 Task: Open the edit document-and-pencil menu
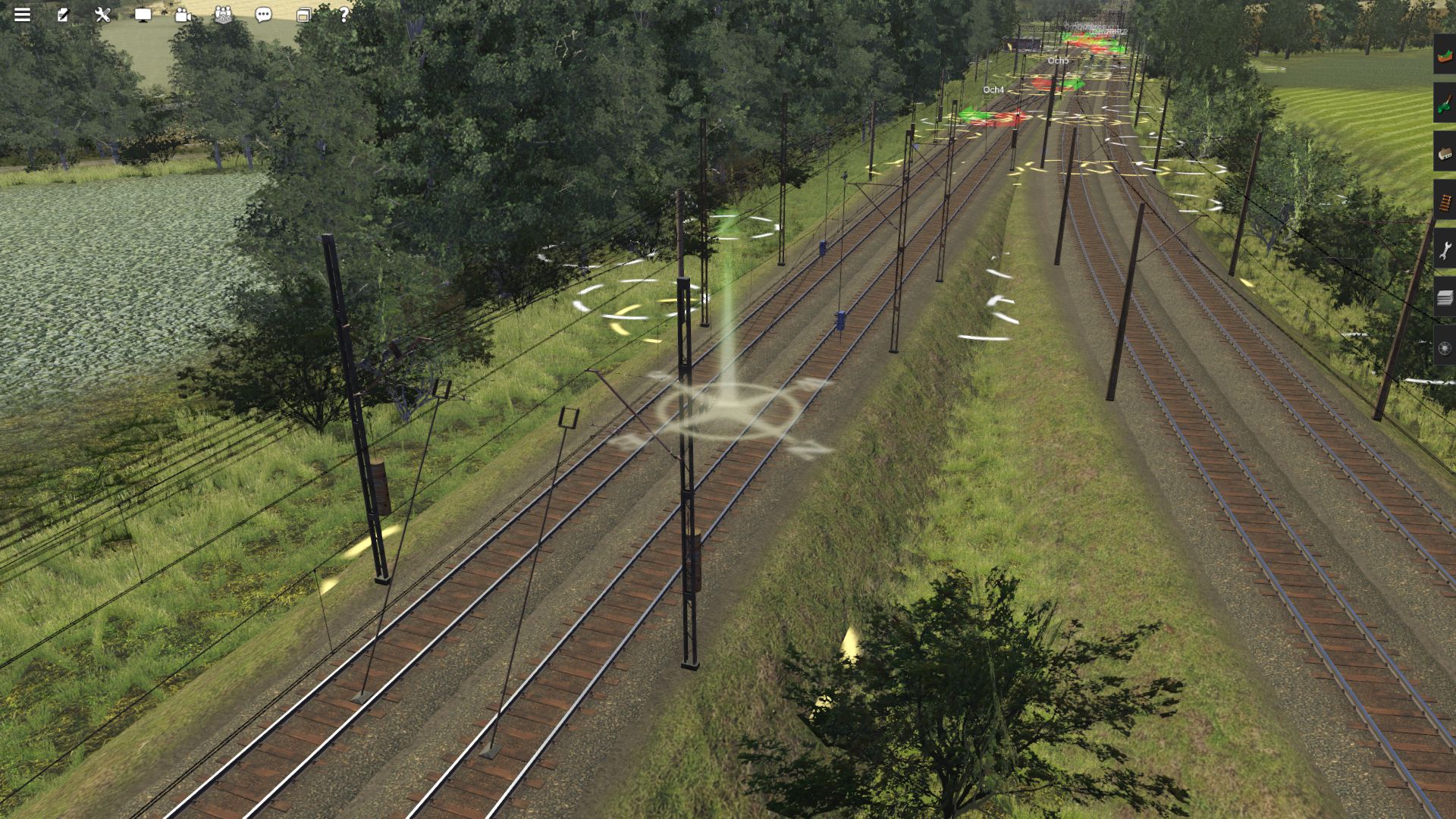(x=63, y=14)
